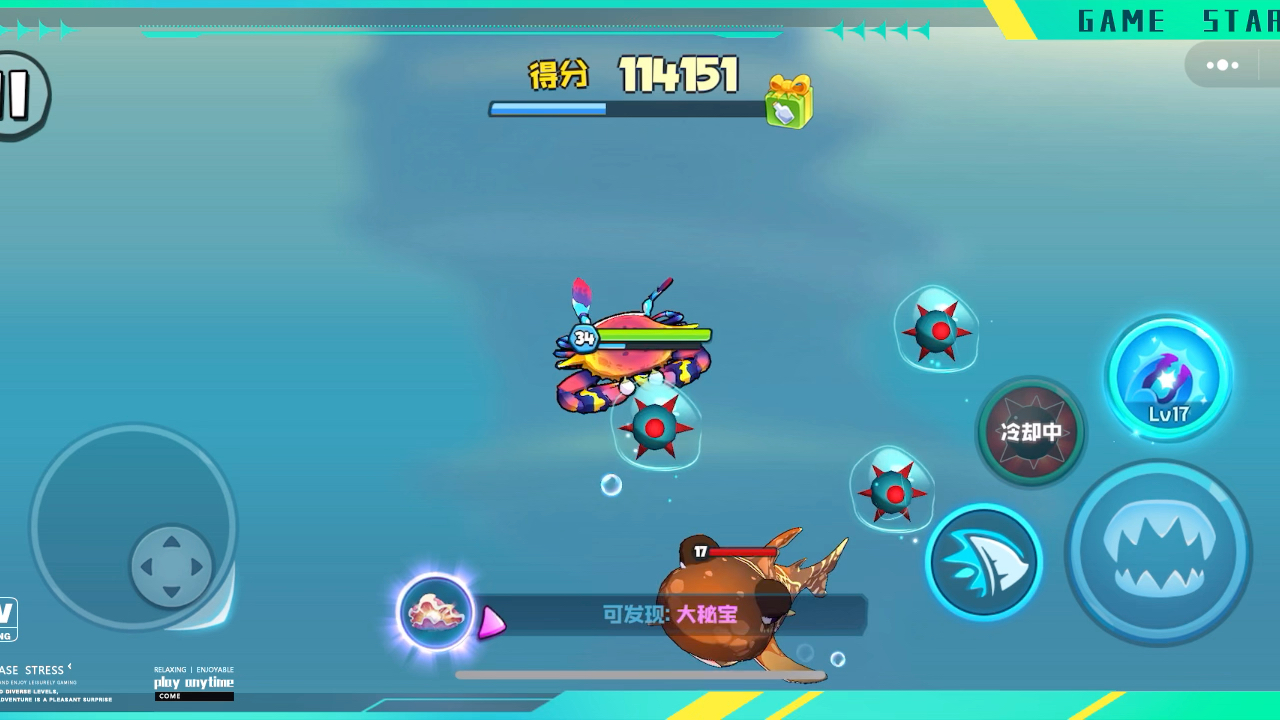Tap the 大秘宝 discovery banner

coord(670,614)
